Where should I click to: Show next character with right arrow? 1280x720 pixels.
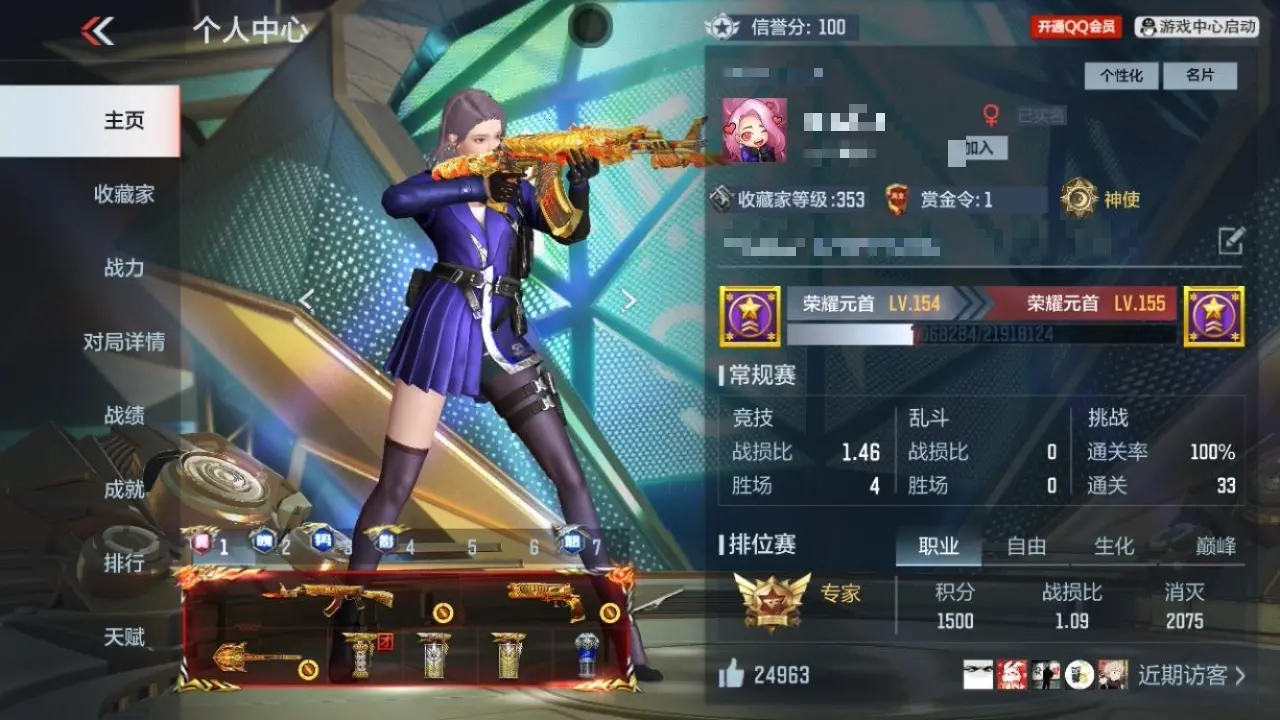click(x=629, y=301)
